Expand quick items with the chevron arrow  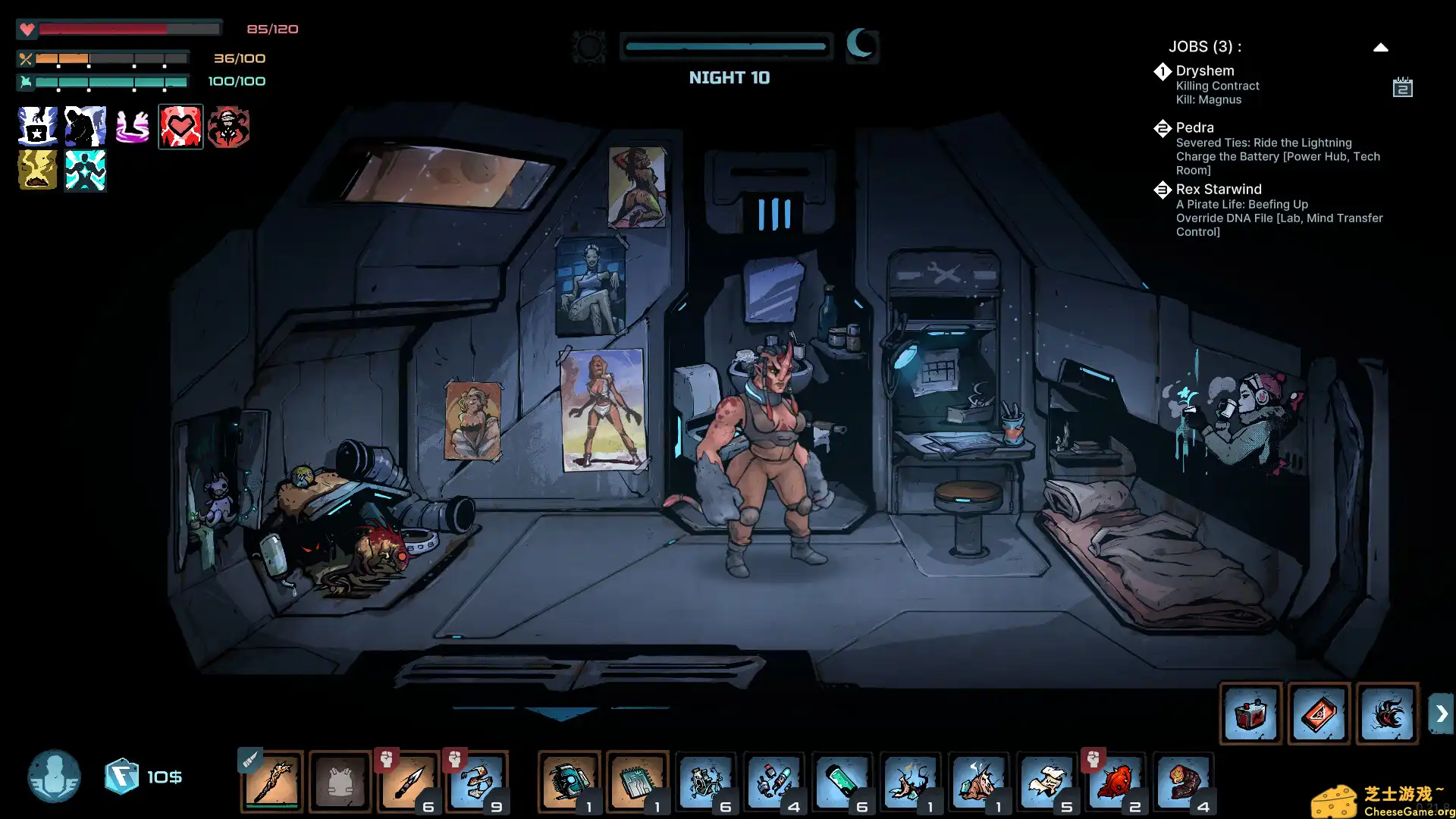coord(1441,714)
